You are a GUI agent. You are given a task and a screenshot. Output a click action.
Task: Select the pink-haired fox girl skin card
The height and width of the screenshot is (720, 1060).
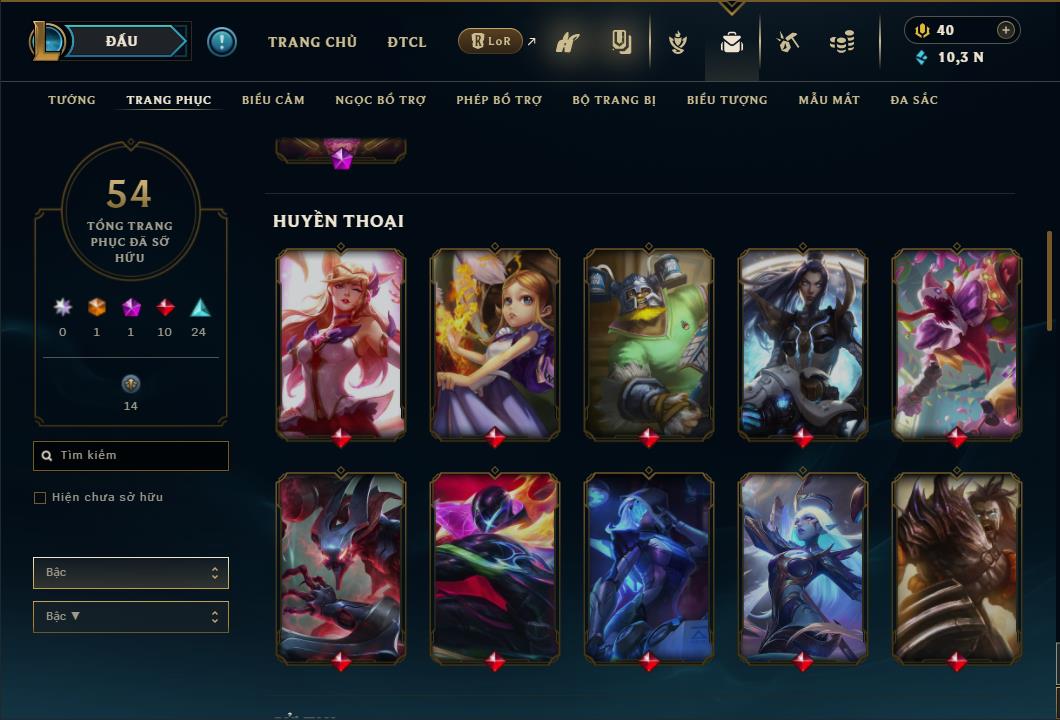(x=341, y=343)
